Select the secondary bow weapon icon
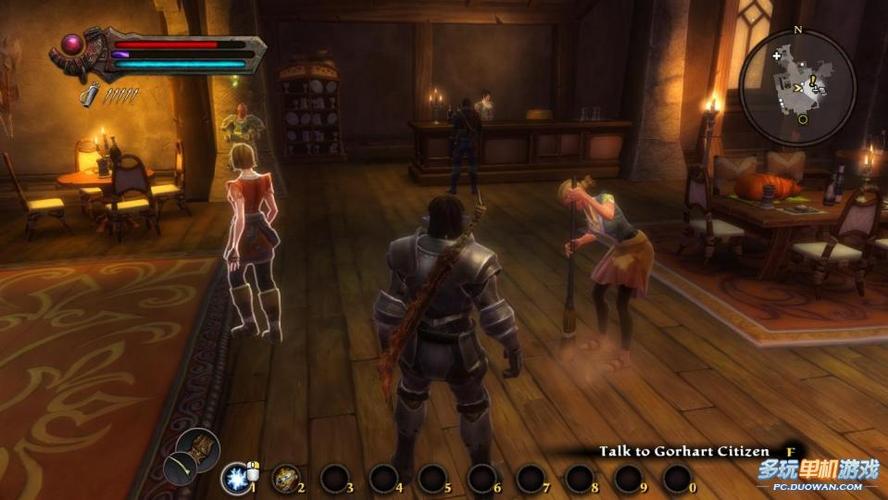This screenshot has width=888, height=500. pyautogui.click(x=180, y=468)
